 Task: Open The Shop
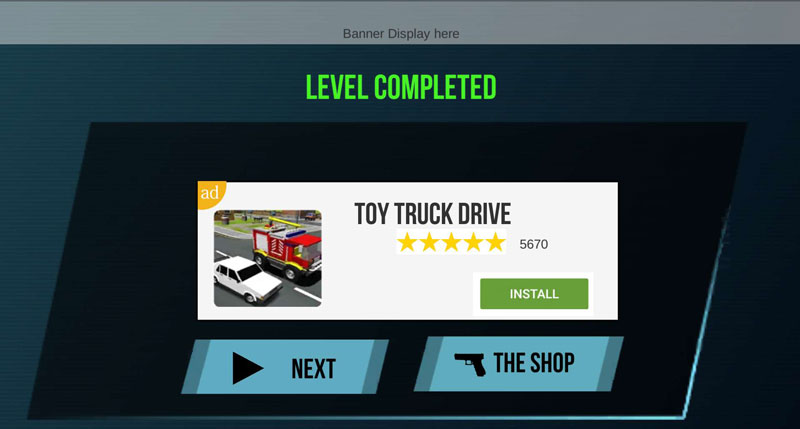[x=518, y=364]
